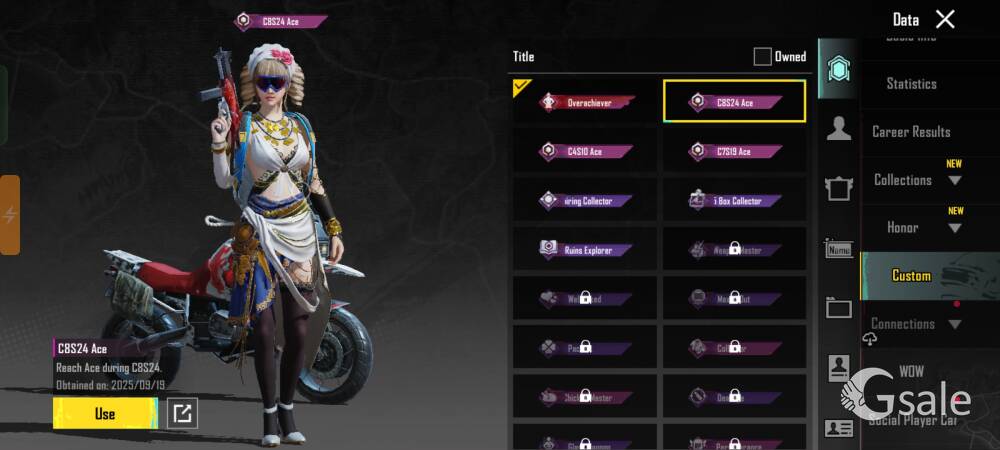
Task: Use the C8S24 Ace title
Action: (x=105, y=414)
